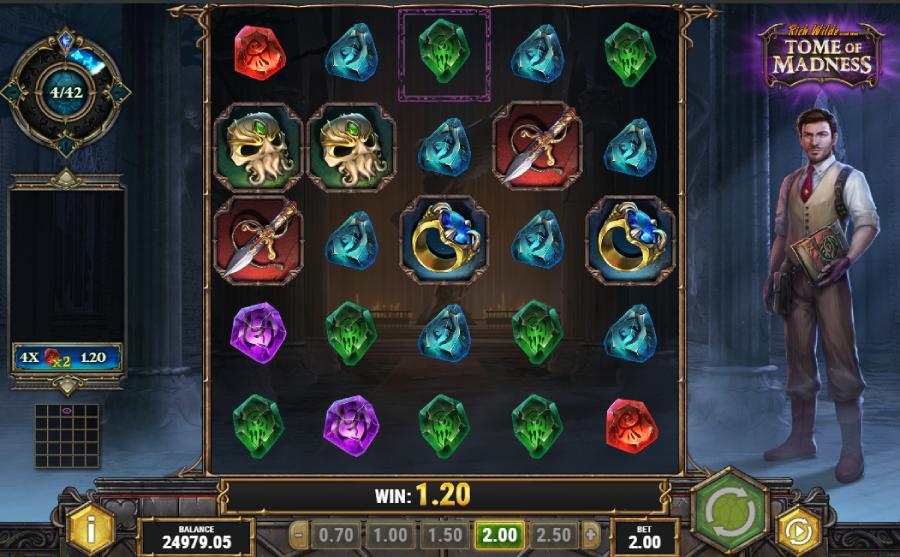Open the game info paytable

click(92, 524)
